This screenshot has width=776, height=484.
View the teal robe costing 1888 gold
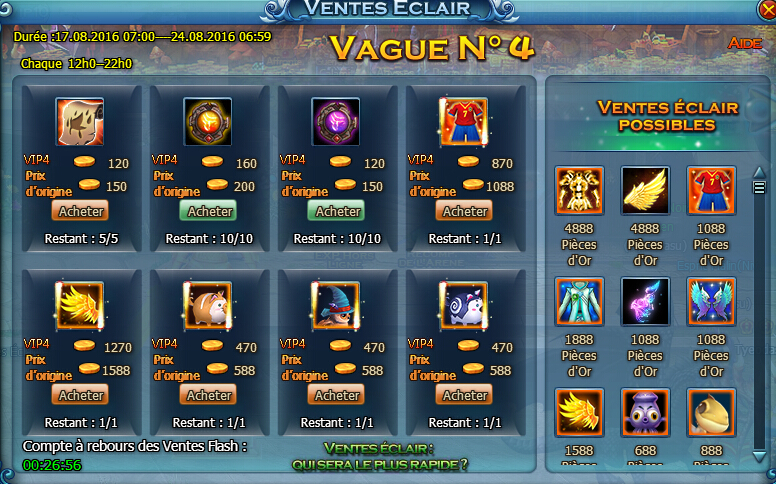[x=579, y=301]
